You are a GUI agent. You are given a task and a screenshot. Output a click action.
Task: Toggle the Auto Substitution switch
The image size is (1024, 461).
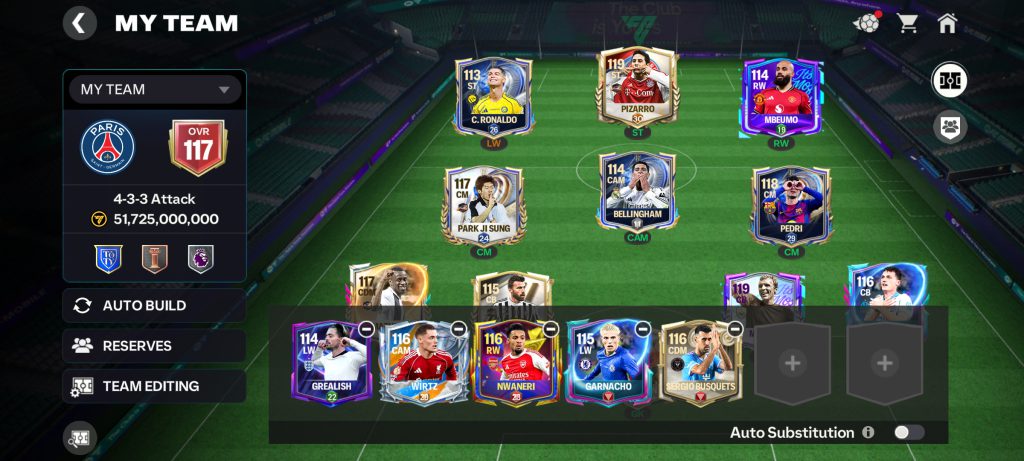click(908, 432)
